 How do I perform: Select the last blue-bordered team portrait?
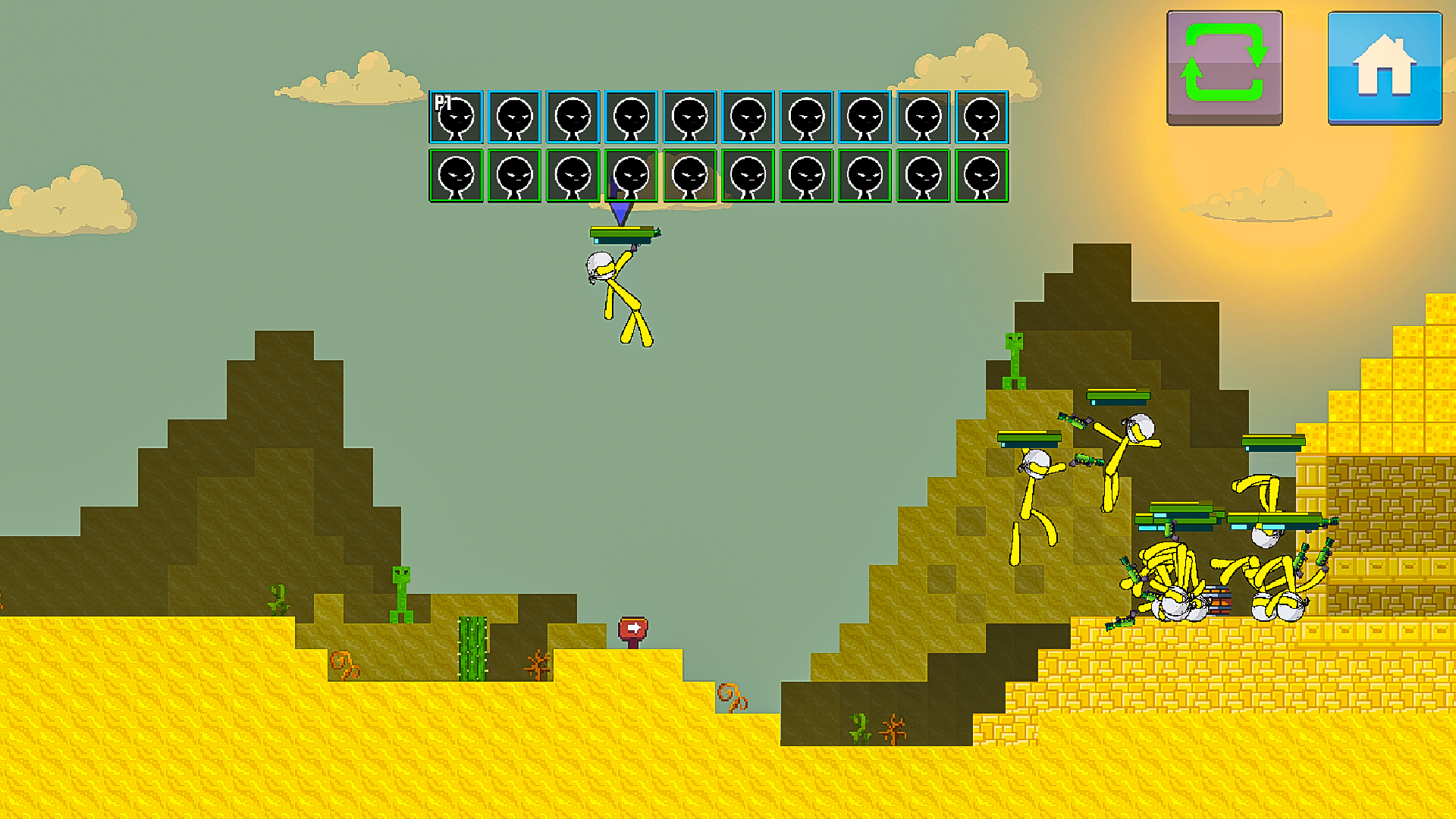coord(982,118)
